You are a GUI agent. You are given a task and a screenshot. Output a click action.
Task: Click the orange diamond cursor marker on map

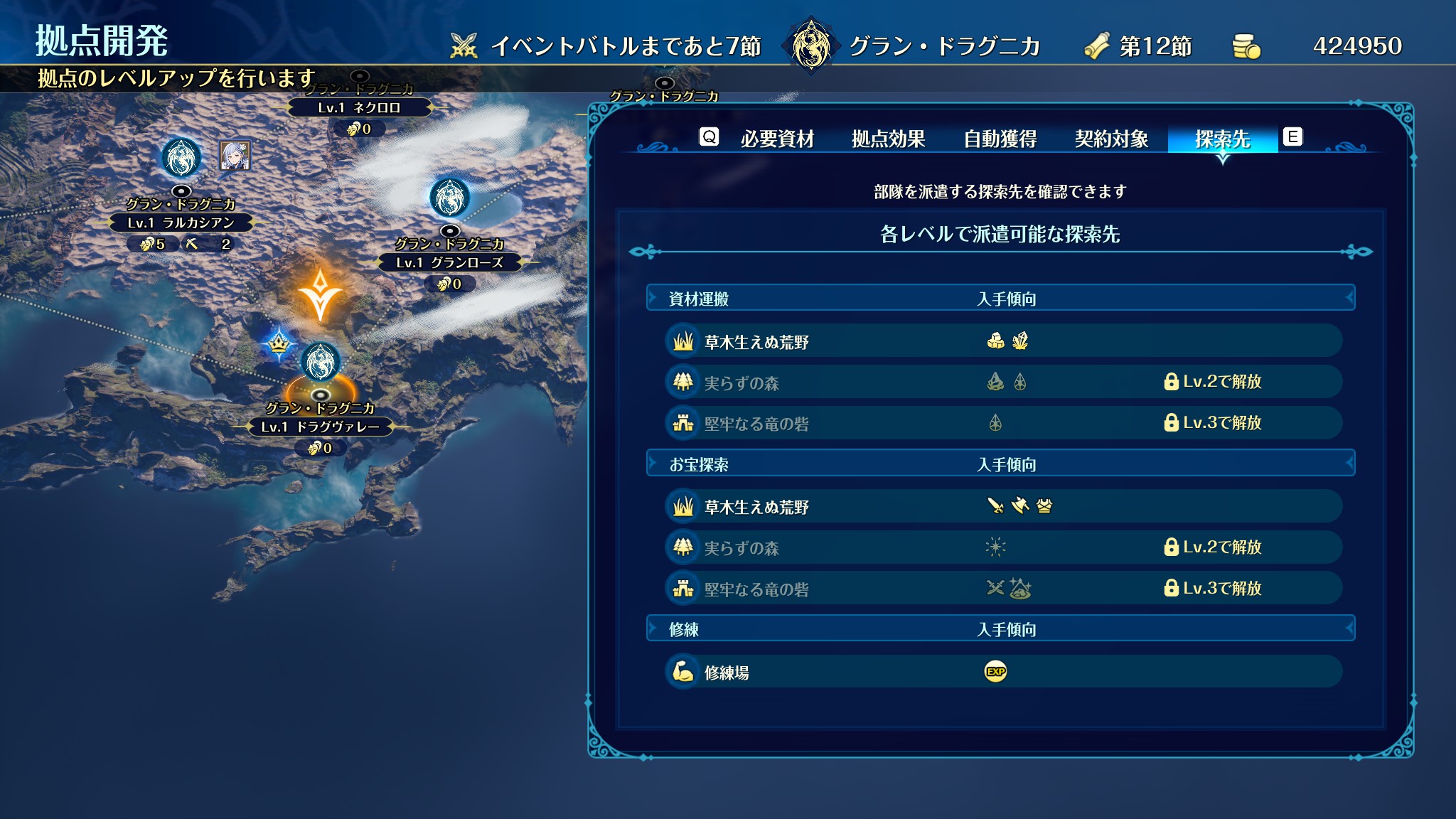(x=321, y=294)
